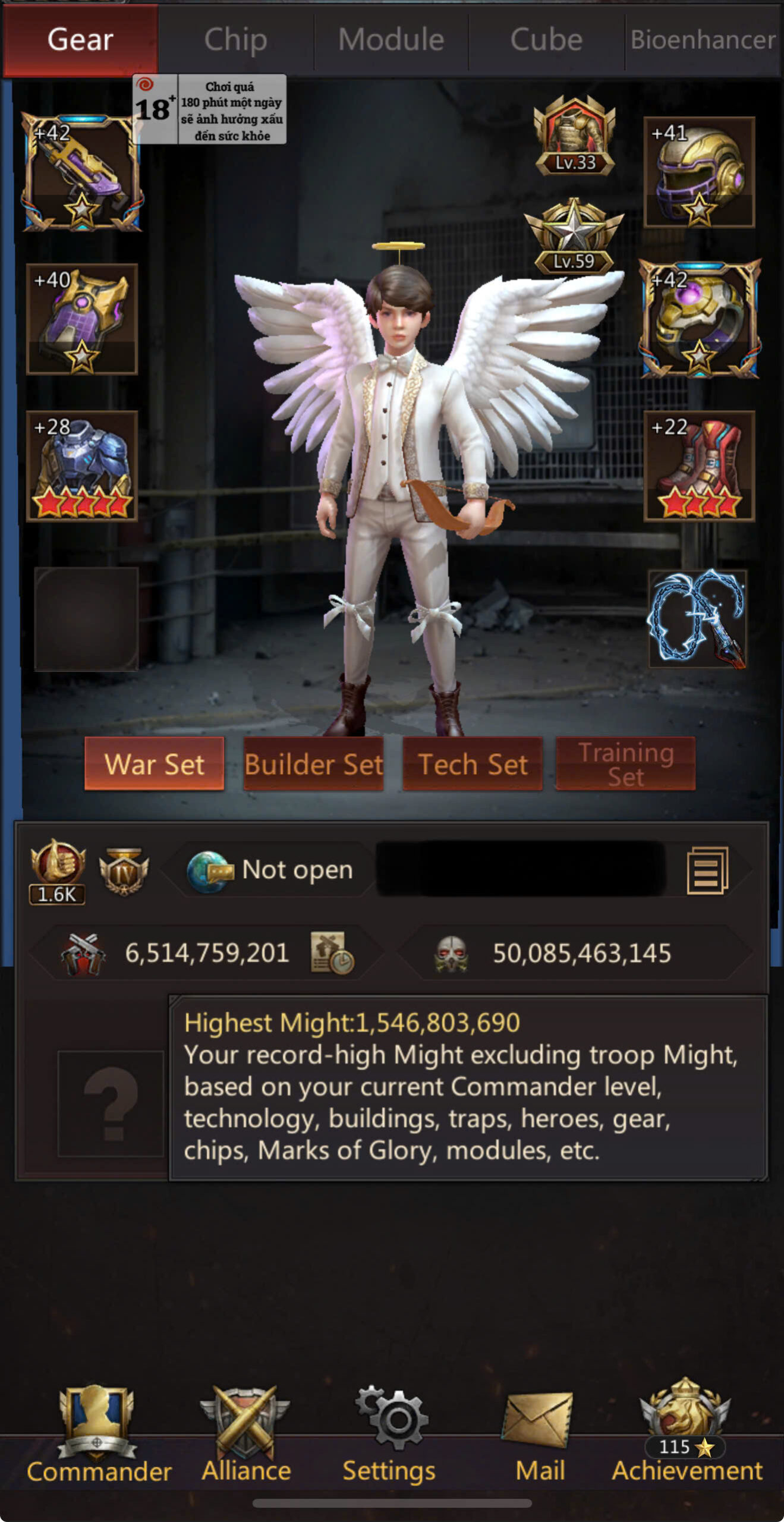
Task: Activate the Tech Set
Action: tap(473, 764)
